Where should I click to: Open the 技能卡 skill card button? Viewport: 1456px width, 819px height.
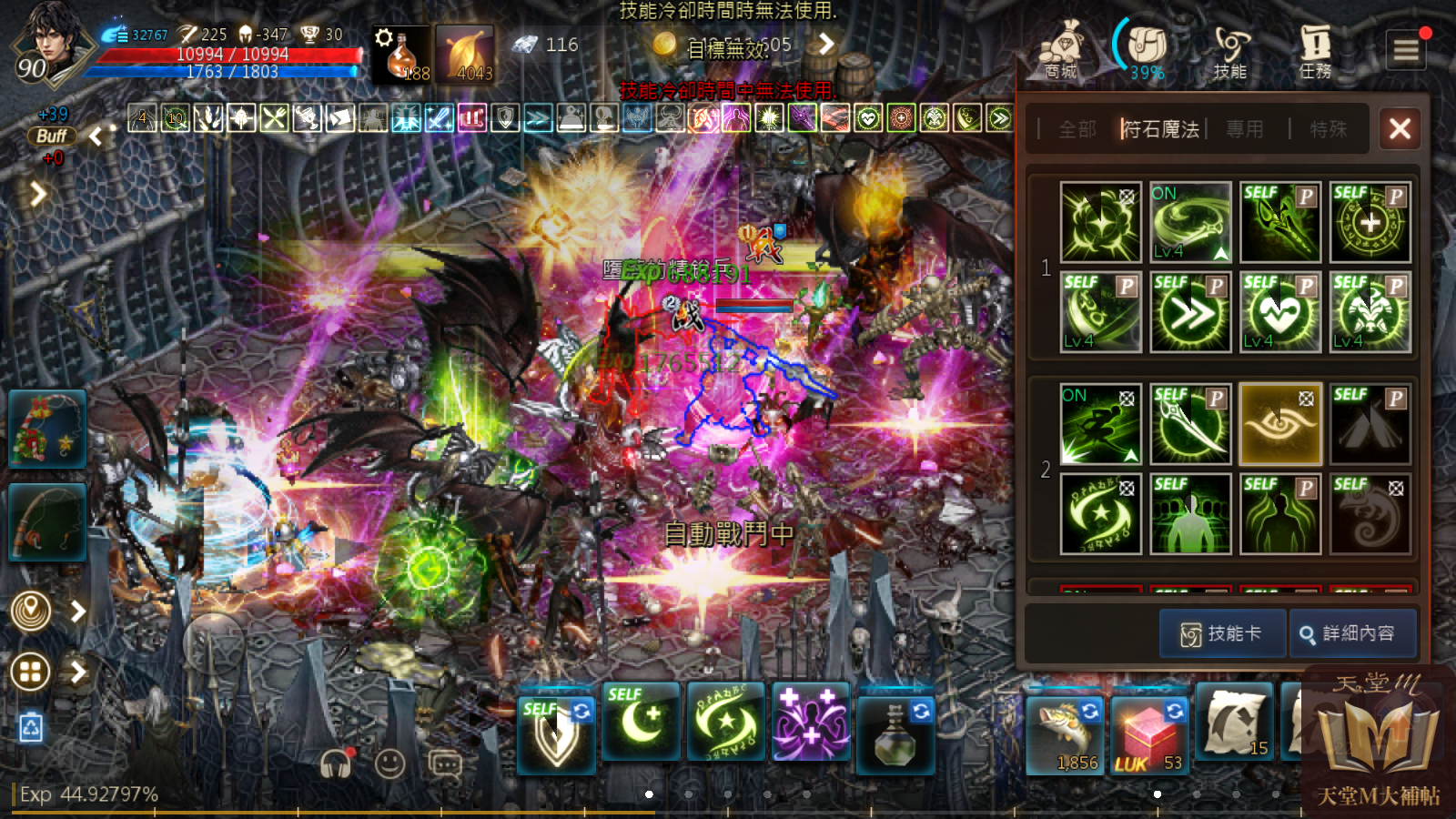tap(1222, 633)
